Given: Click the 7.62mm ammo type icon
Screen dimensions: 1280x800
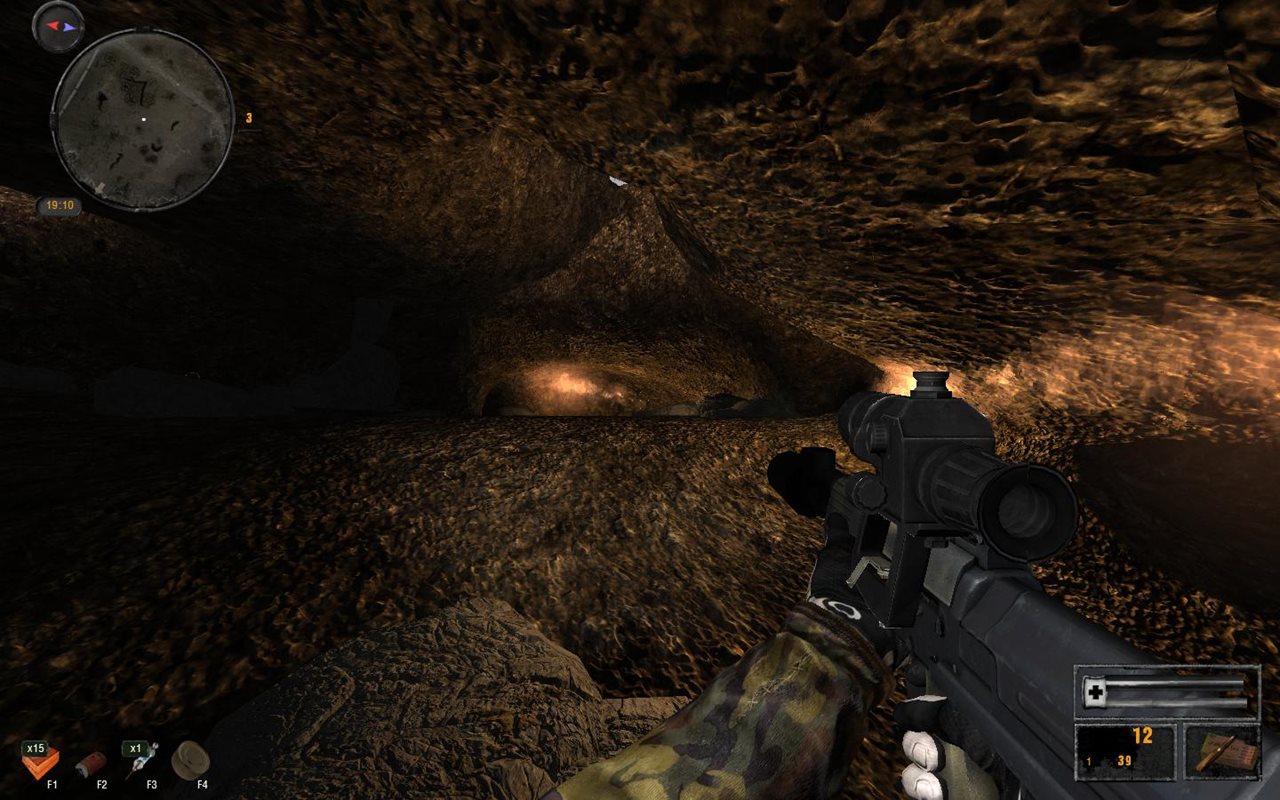Looking at the screenshot, I should click(x=1221, y=751).
